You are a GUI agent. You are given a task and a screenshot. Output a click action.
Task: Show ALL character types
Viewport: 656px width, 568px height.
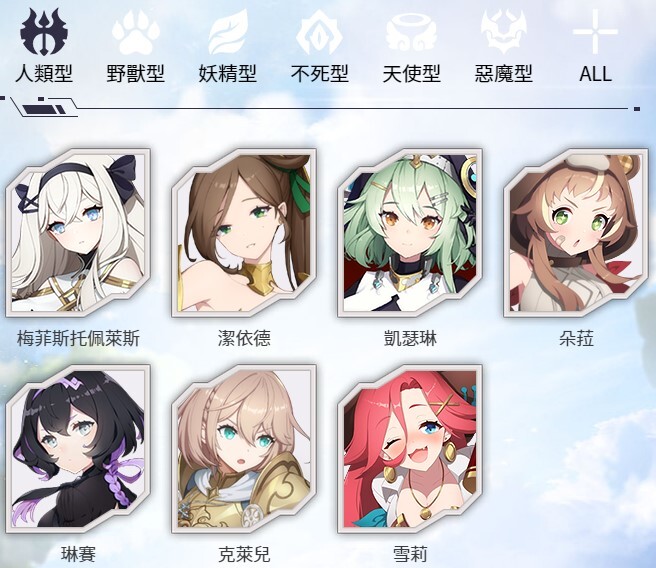click(x=595, y=45)
